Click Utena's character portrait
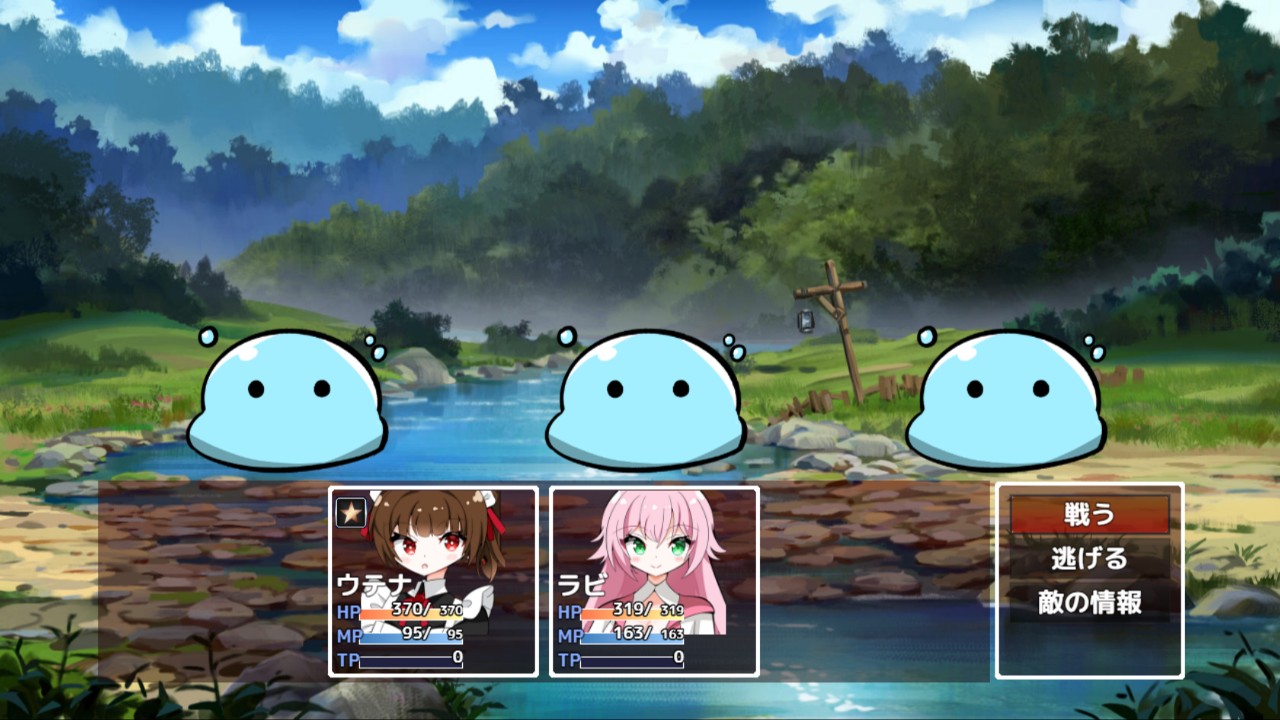 coord(432,545)
